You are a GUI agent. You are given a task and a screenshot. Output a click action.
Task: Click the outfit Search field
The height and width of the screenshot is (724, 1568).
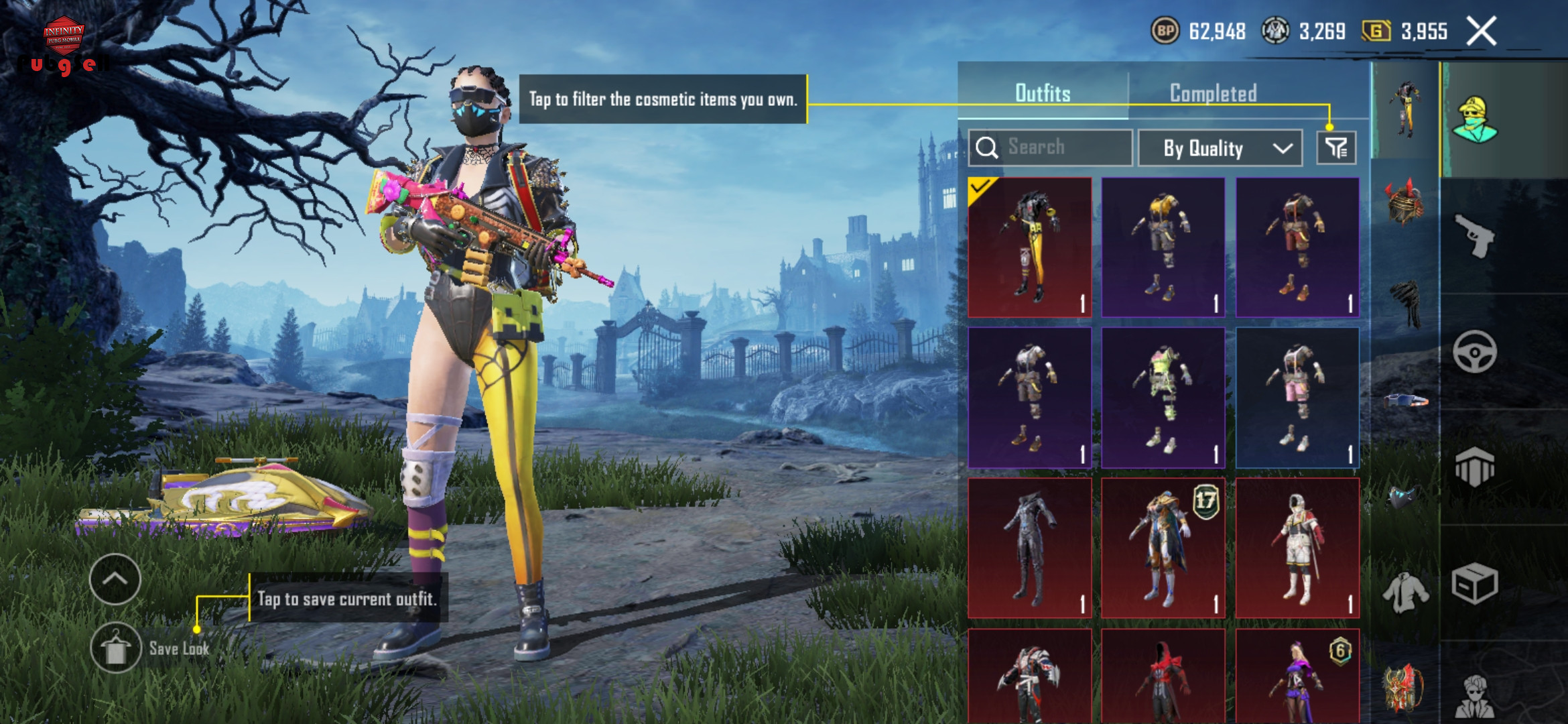[1051, 147]
